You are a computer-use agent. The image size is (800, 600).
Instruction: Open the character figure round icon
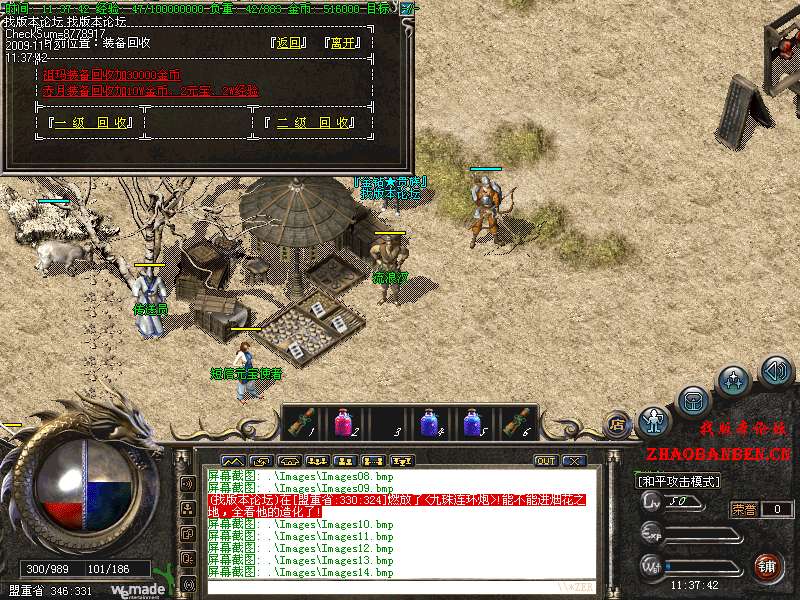point(655,418)
